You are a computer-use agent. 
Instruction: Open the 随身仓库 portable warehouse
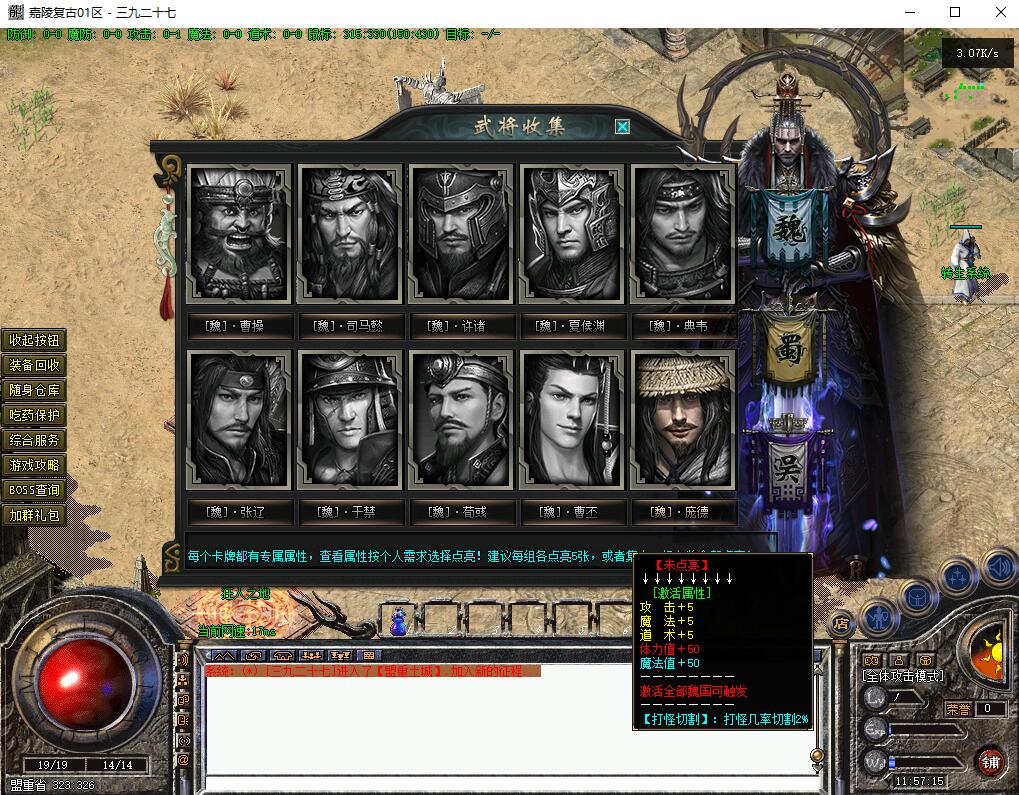(35, 390)
